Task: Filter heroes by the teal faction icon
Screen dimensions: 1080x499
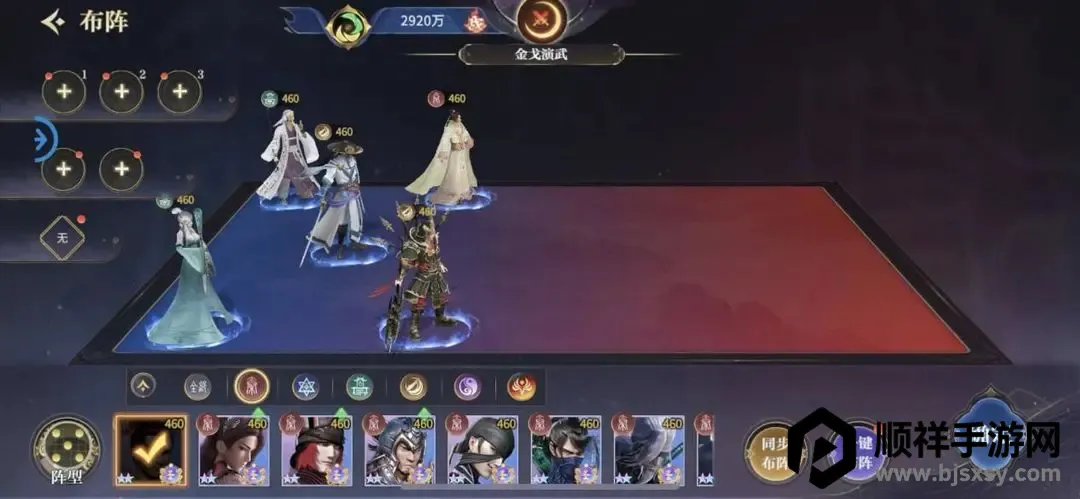Action: 359,386
